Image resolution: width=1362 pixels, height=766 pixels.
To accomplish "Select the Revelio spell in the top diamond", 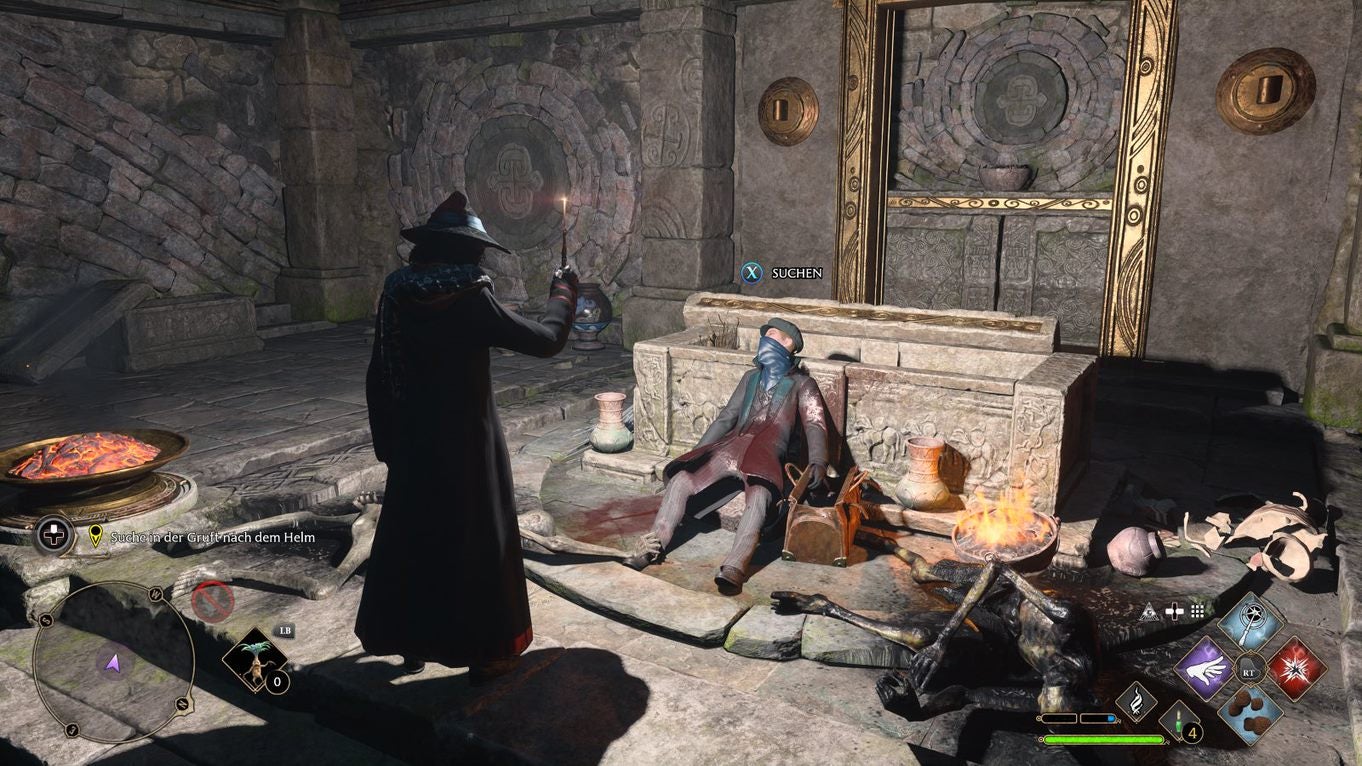I will pyautogui.click(x=1249, y=622).
